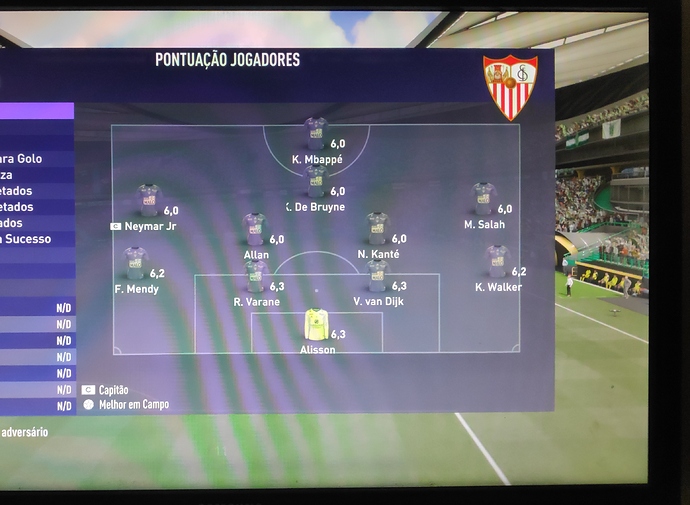Pick M. Salah on the formation
The image size is (690, 505).
(484, 199)
